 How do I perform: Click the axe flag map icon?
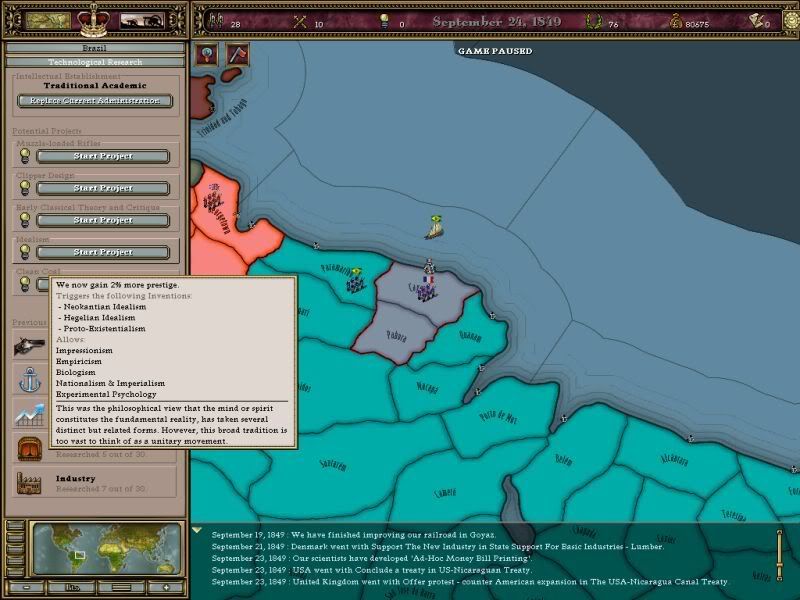click(x=238, y=55)
